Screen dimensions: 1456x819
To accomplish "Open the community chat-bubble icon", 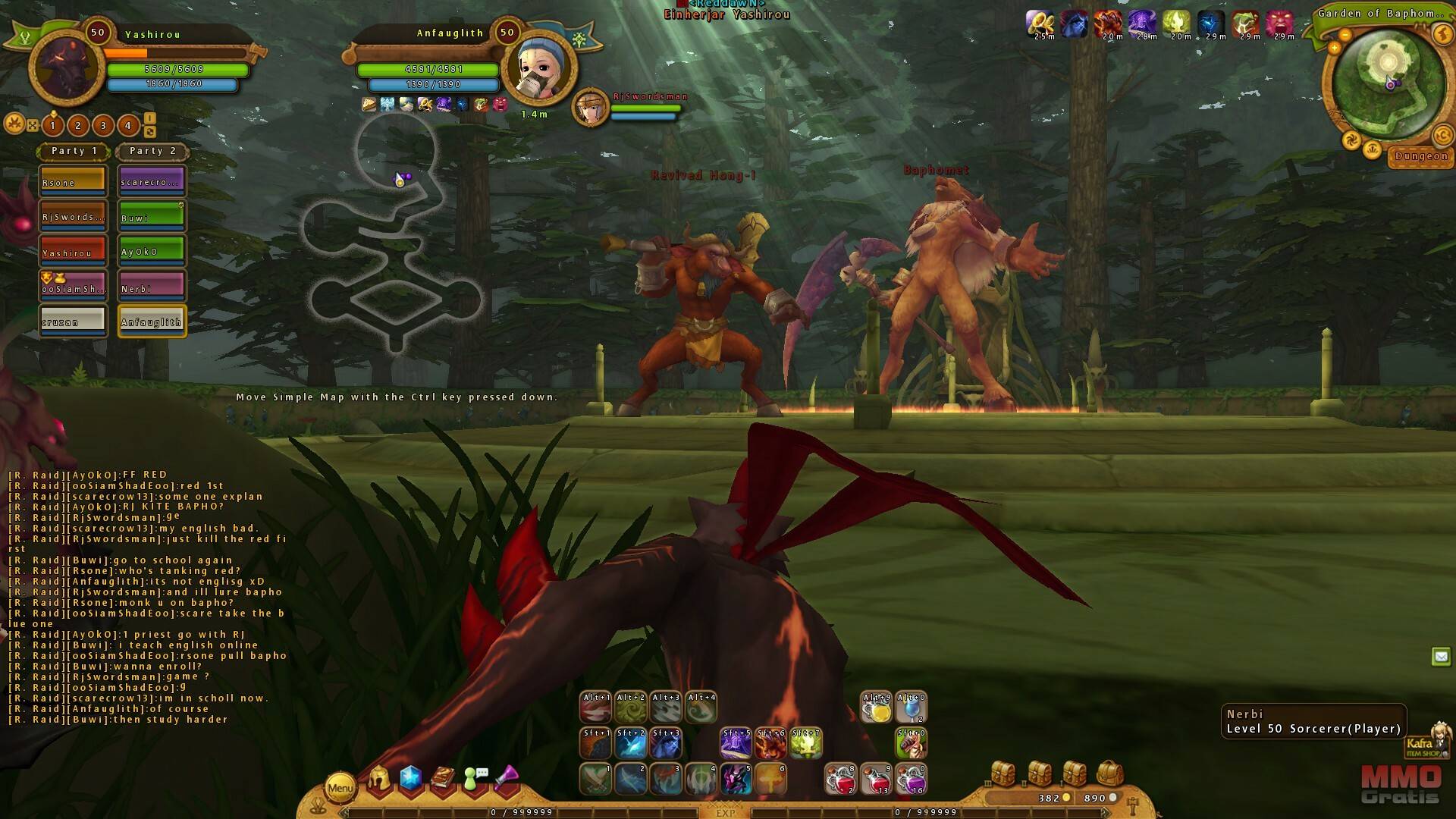I will (475, 779).
